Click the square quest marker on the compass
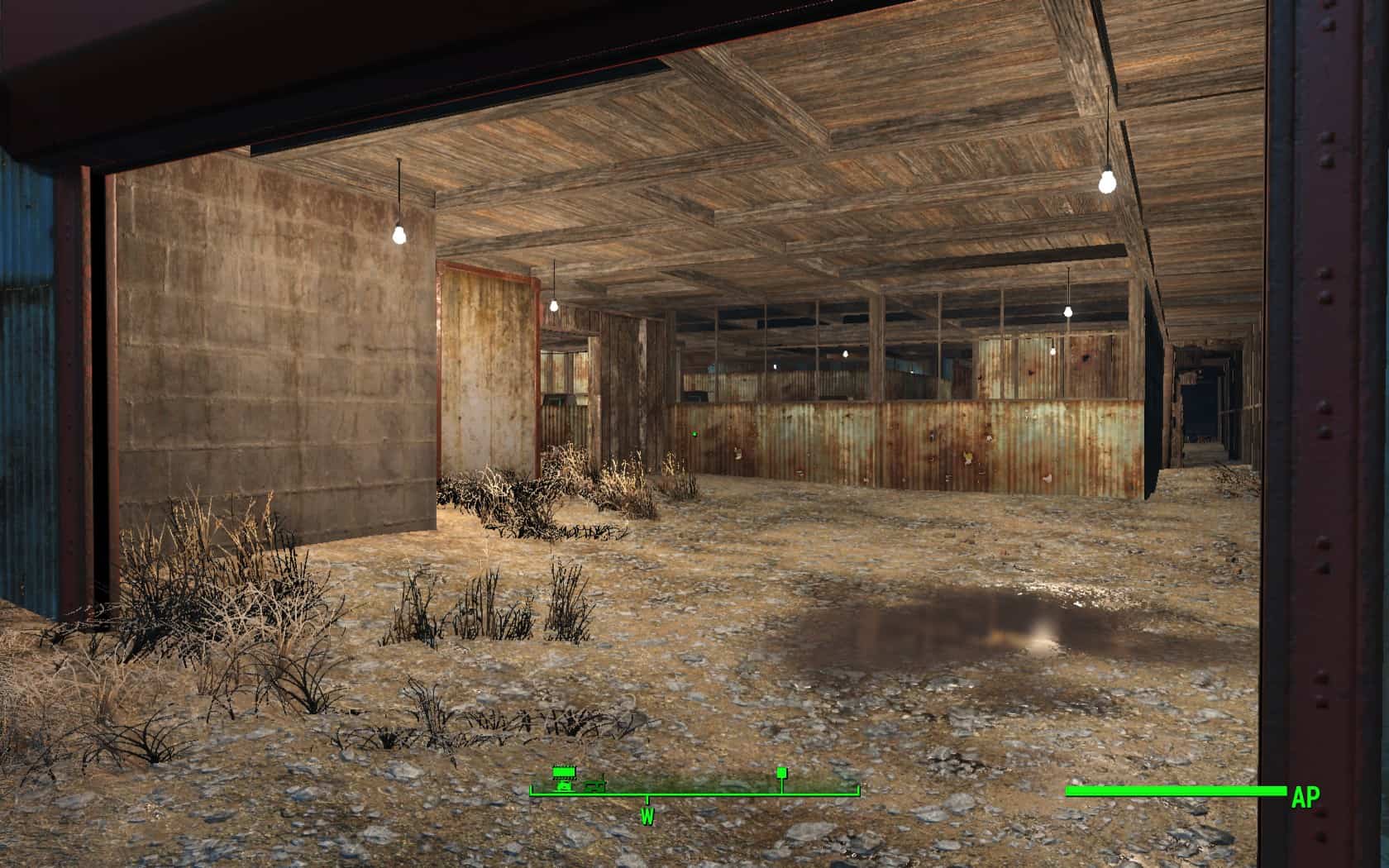This screenshot has width=1389, height=868. click(781, 772)
